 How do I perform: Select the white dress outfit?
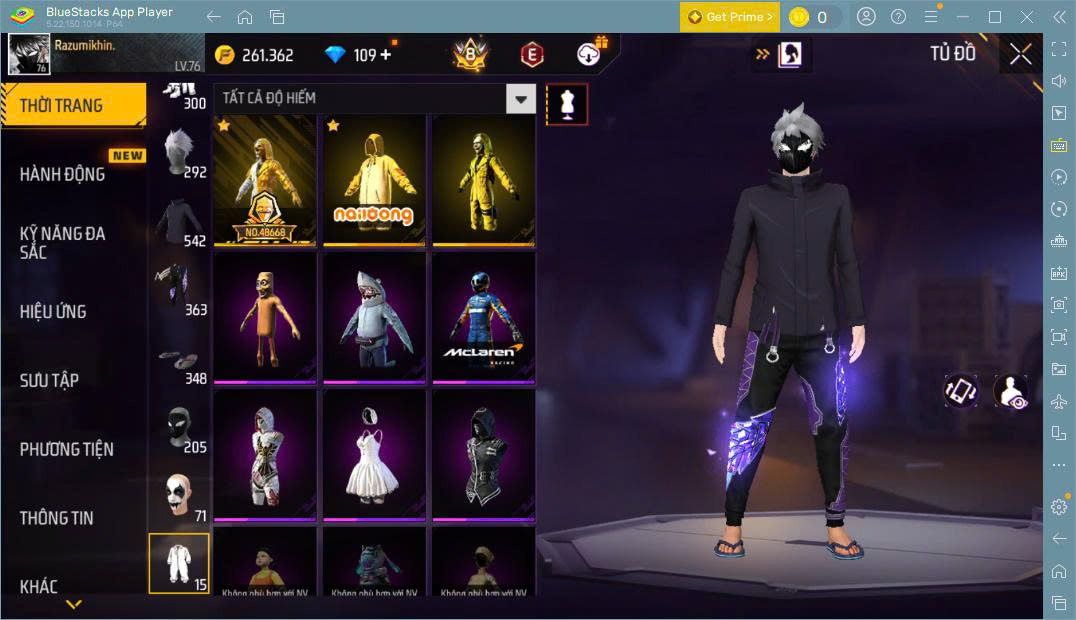click(x=373, y=454)
